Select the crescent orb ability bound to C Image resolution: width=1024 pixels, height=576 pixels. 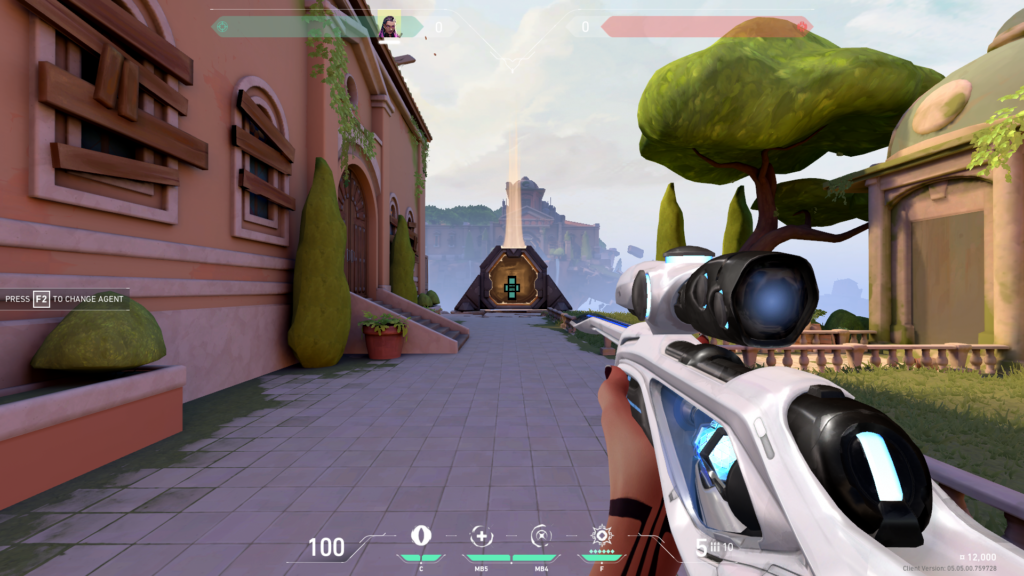click(x=421, y=535)
